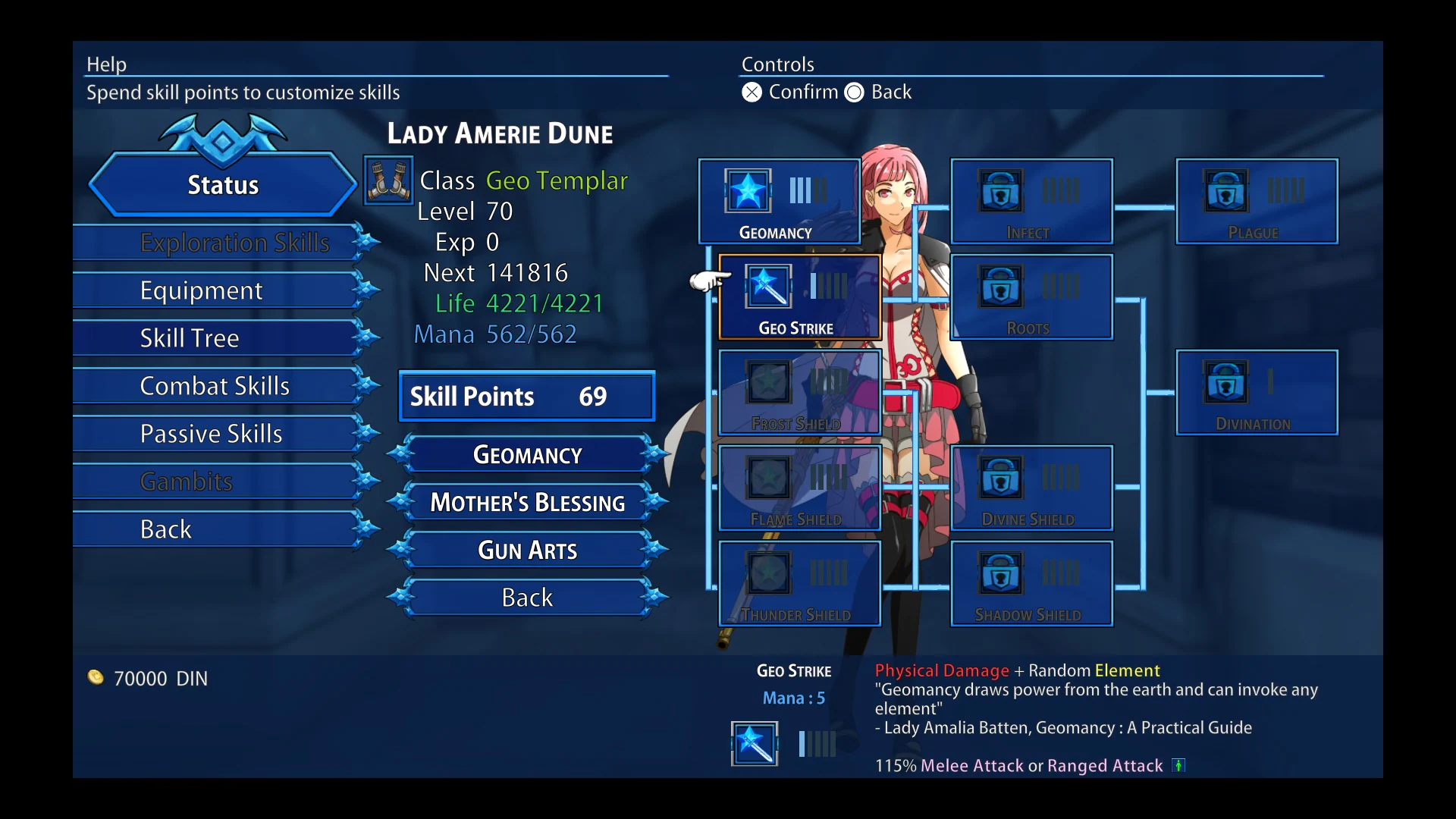
Task: Open the Mother's Blessing skill branch
Action: coord(527,501)
